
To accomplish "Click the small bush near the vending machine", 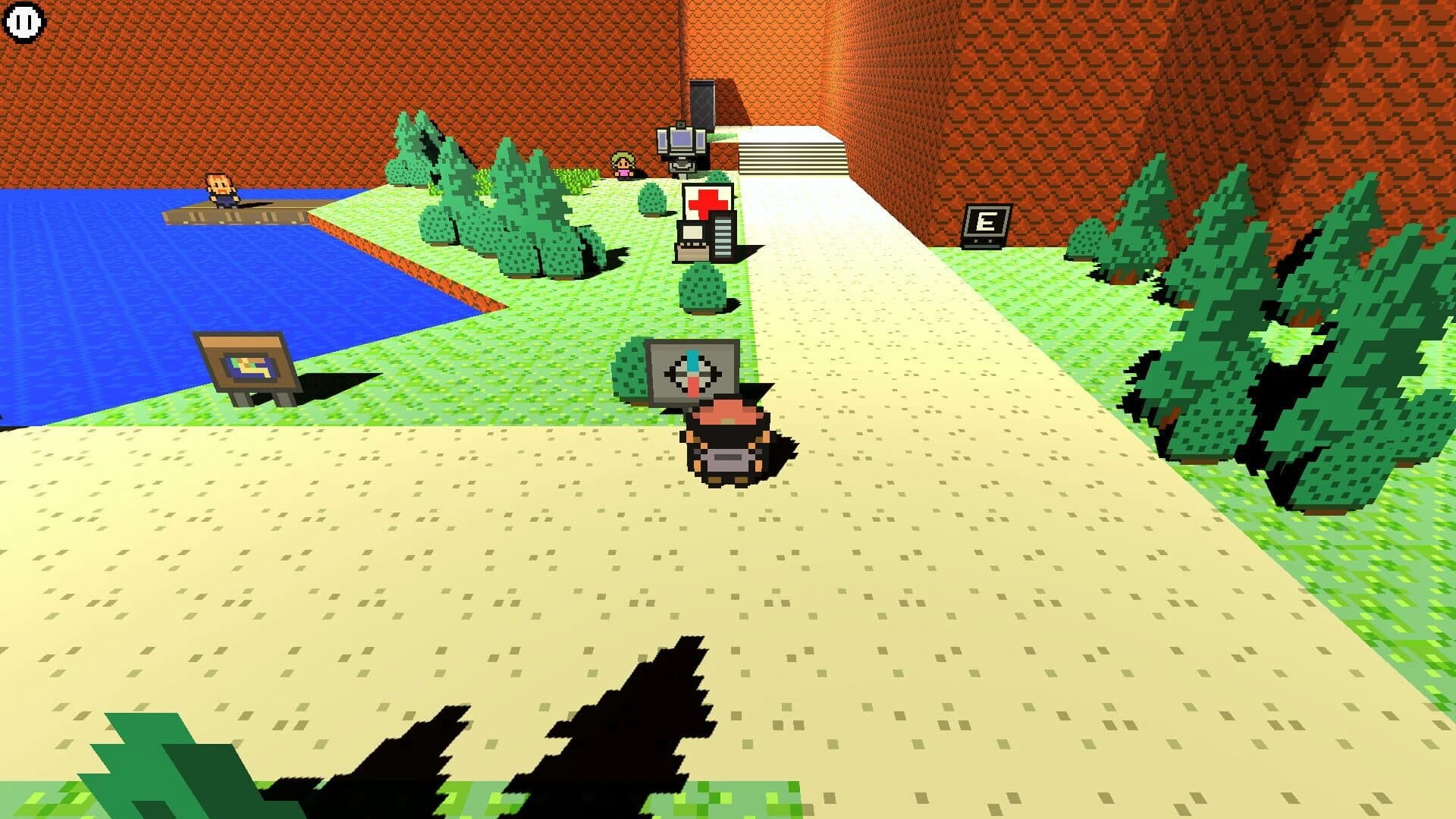I will (701, 288).
